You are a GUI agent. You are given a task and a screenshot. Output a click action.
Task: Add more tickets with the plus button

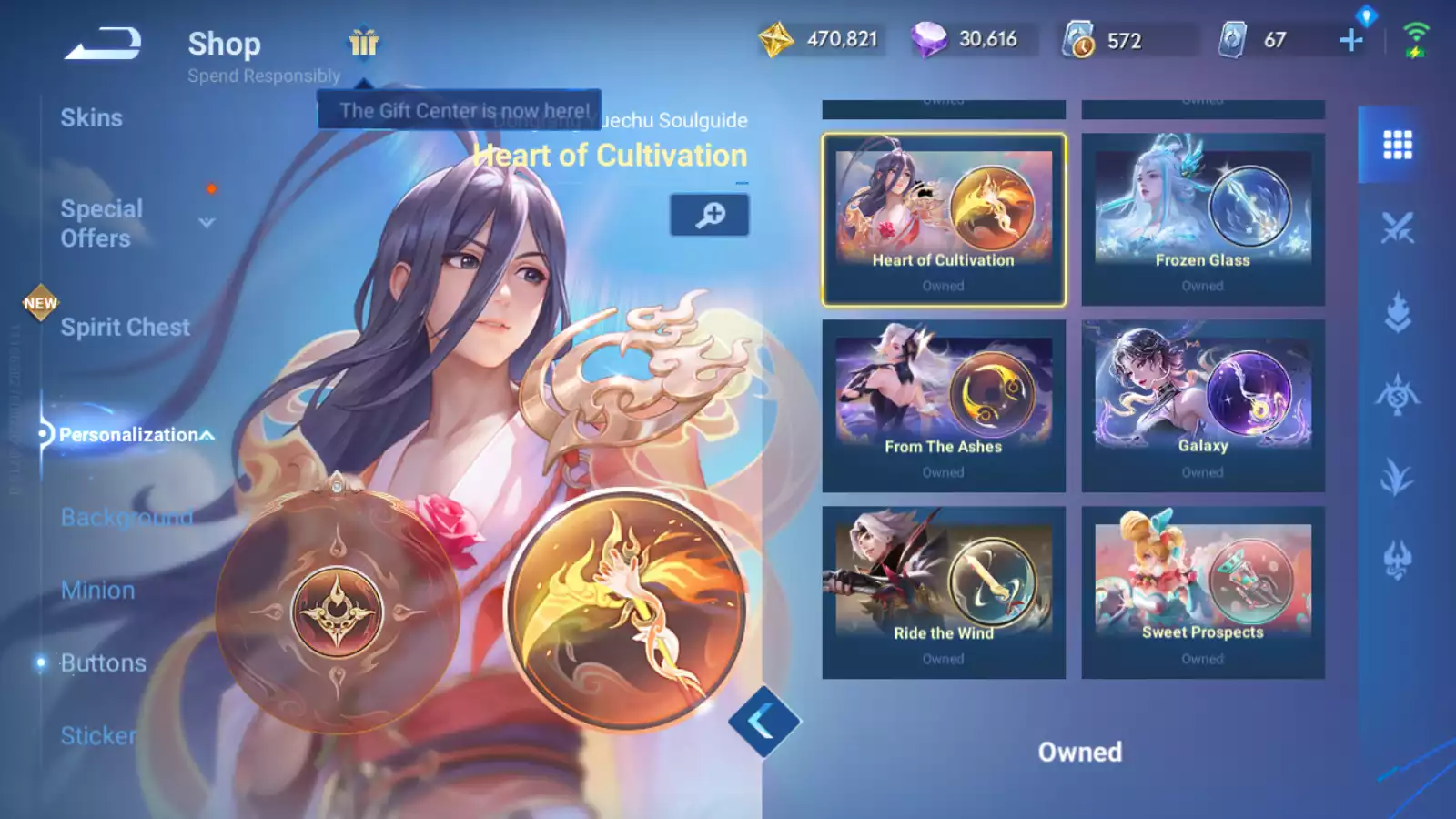(x=1351, y=40)
